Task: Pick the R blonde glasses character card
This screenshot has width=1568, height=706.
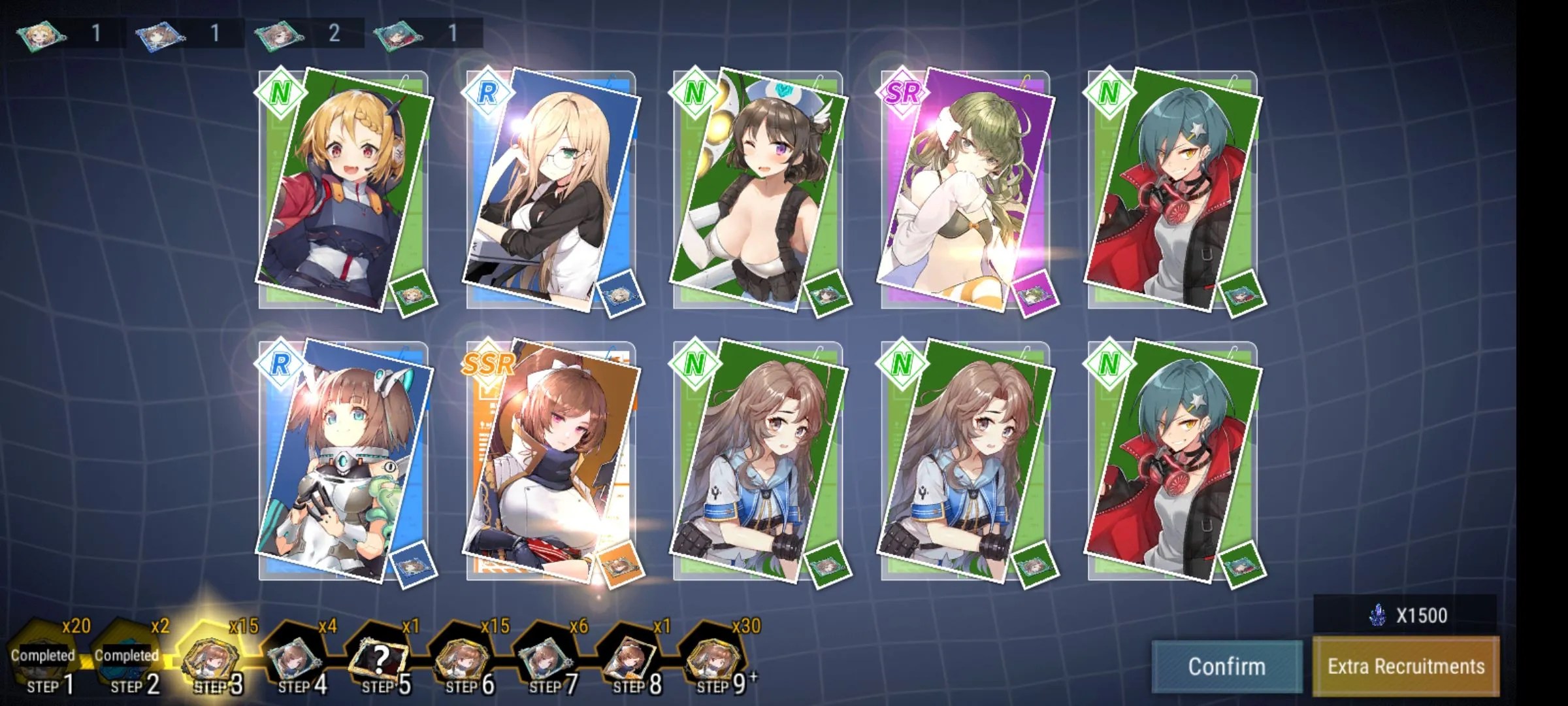Action: click(x=551, y=190)
